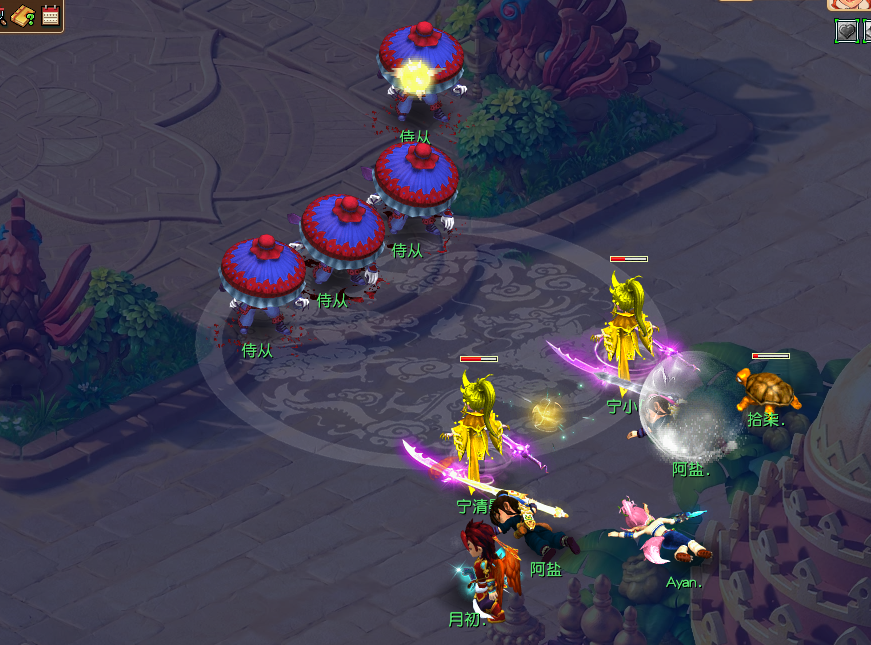Open the quest book with green question mark

click(x=24, y=15)
